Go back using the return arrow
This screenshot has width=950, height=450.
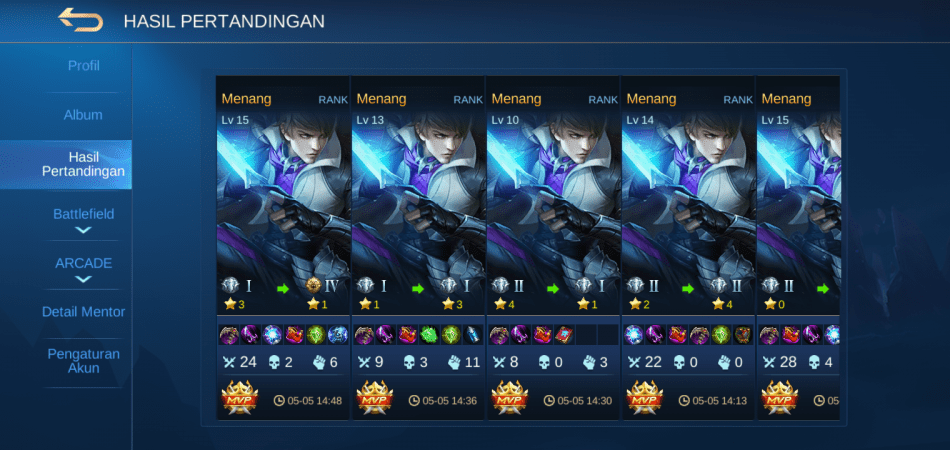[80, 20]
